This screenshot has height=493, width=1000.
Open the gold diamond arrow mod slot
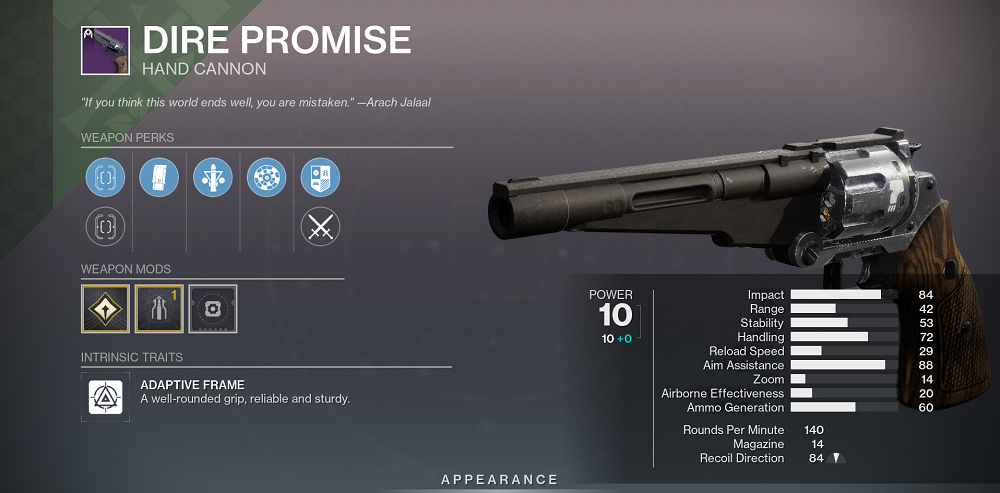pyautogui.click(x=105, y=308)
